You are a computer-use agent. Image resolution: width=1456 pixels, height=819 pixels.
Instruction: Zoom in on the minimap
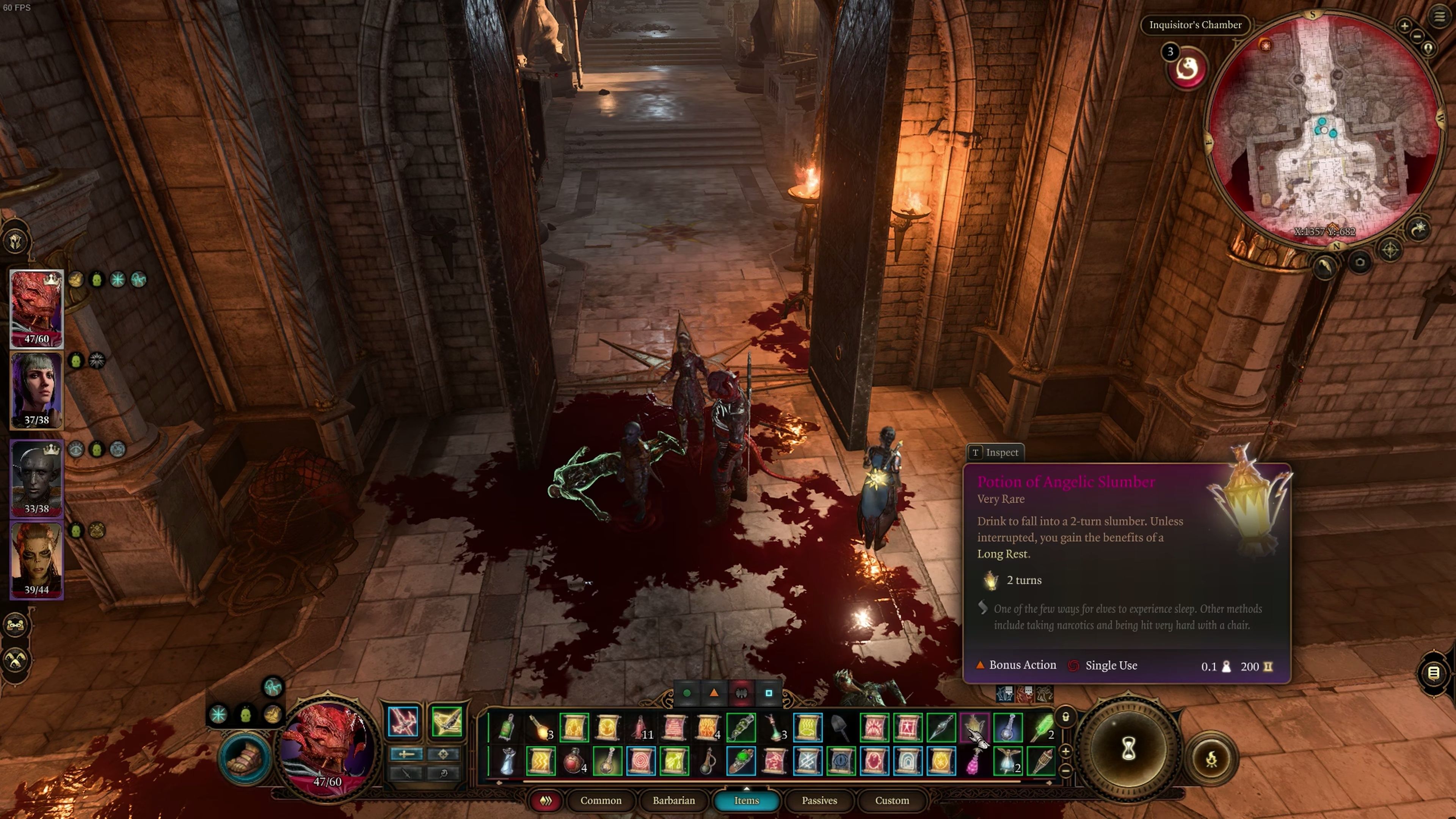(x=1404, y=25)
